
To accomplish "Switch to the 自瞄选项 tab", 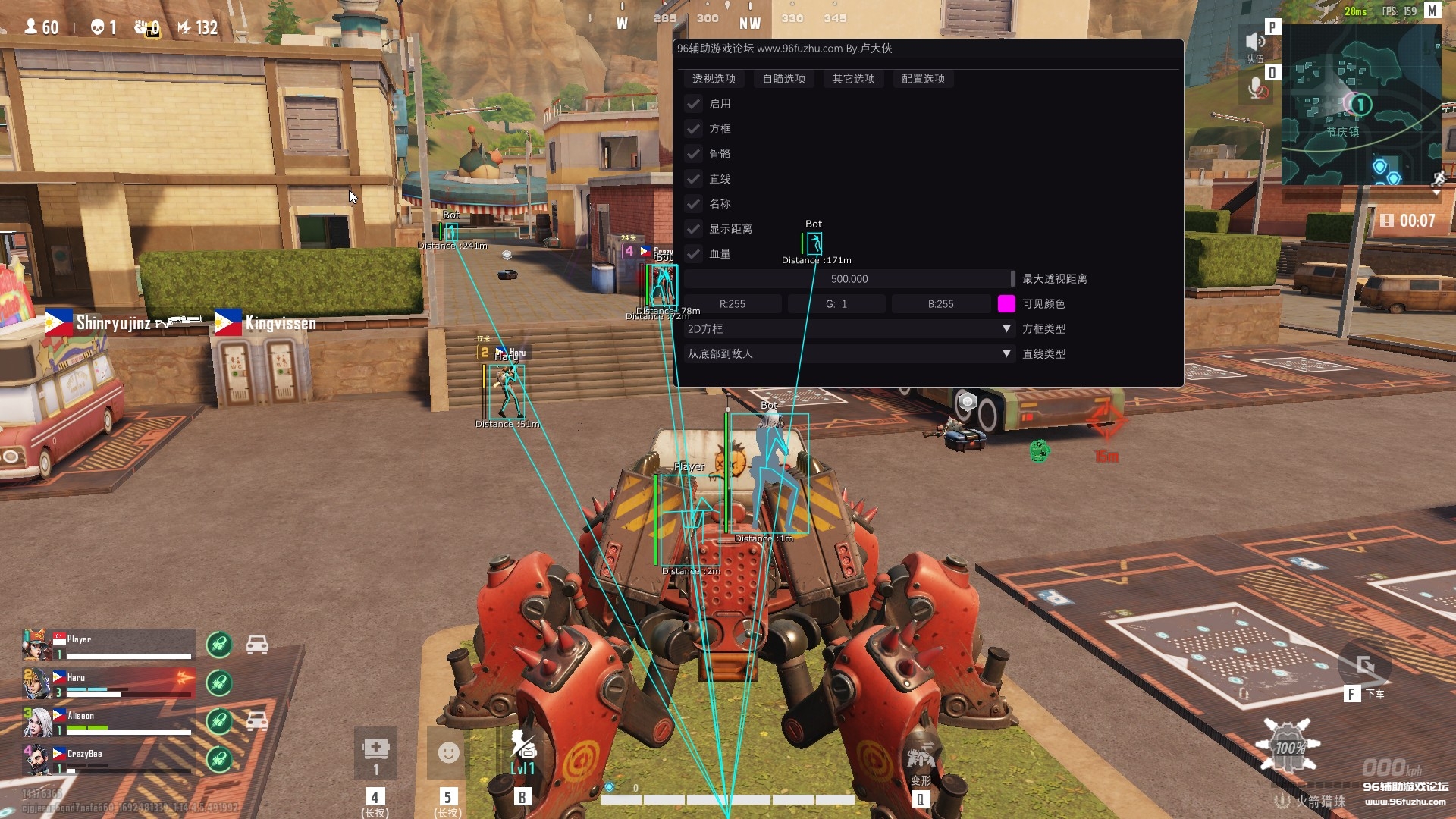I will pos(783,79).
